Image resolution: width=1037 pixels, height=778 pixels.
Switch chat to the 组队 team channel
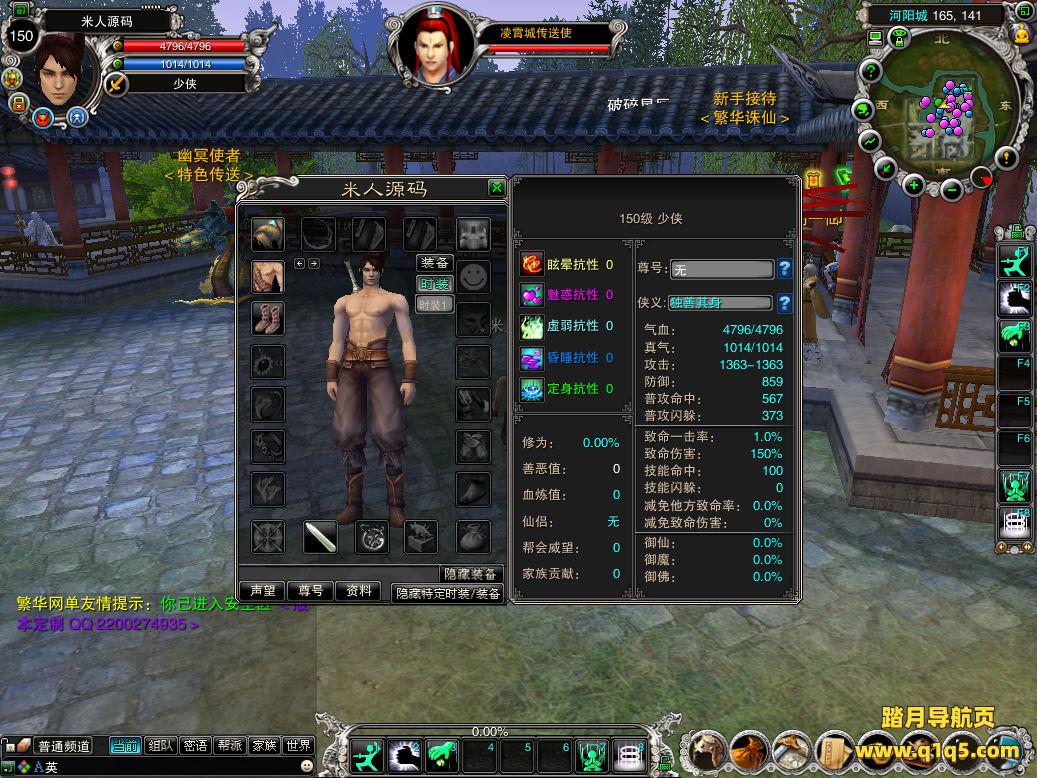(160, 746)
